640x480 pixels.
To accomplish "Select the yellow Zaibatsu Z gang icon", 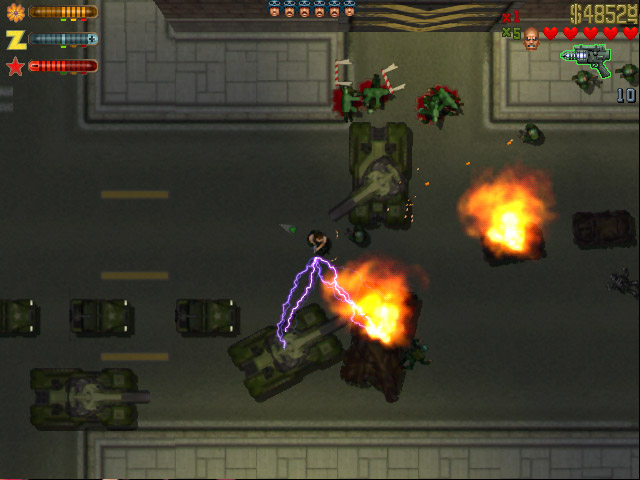I will [x=15, y=39].
